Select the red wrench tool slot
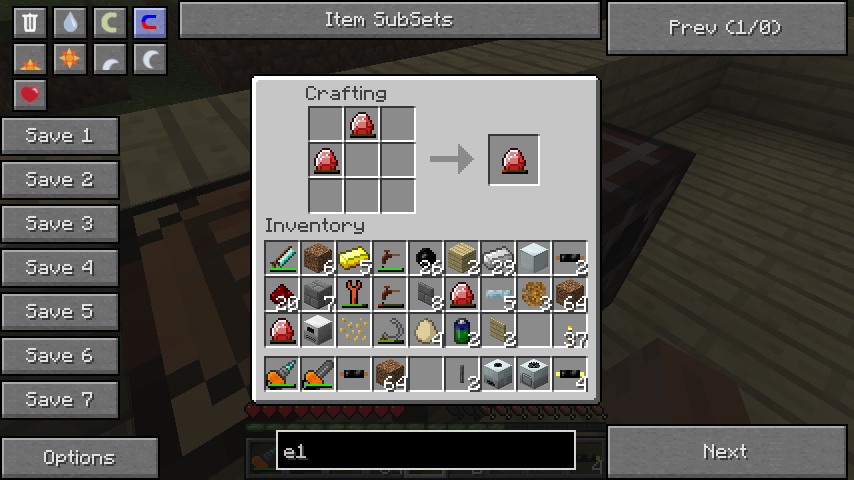The height and width of the screenshot is (480, 854). pos(354,294)
